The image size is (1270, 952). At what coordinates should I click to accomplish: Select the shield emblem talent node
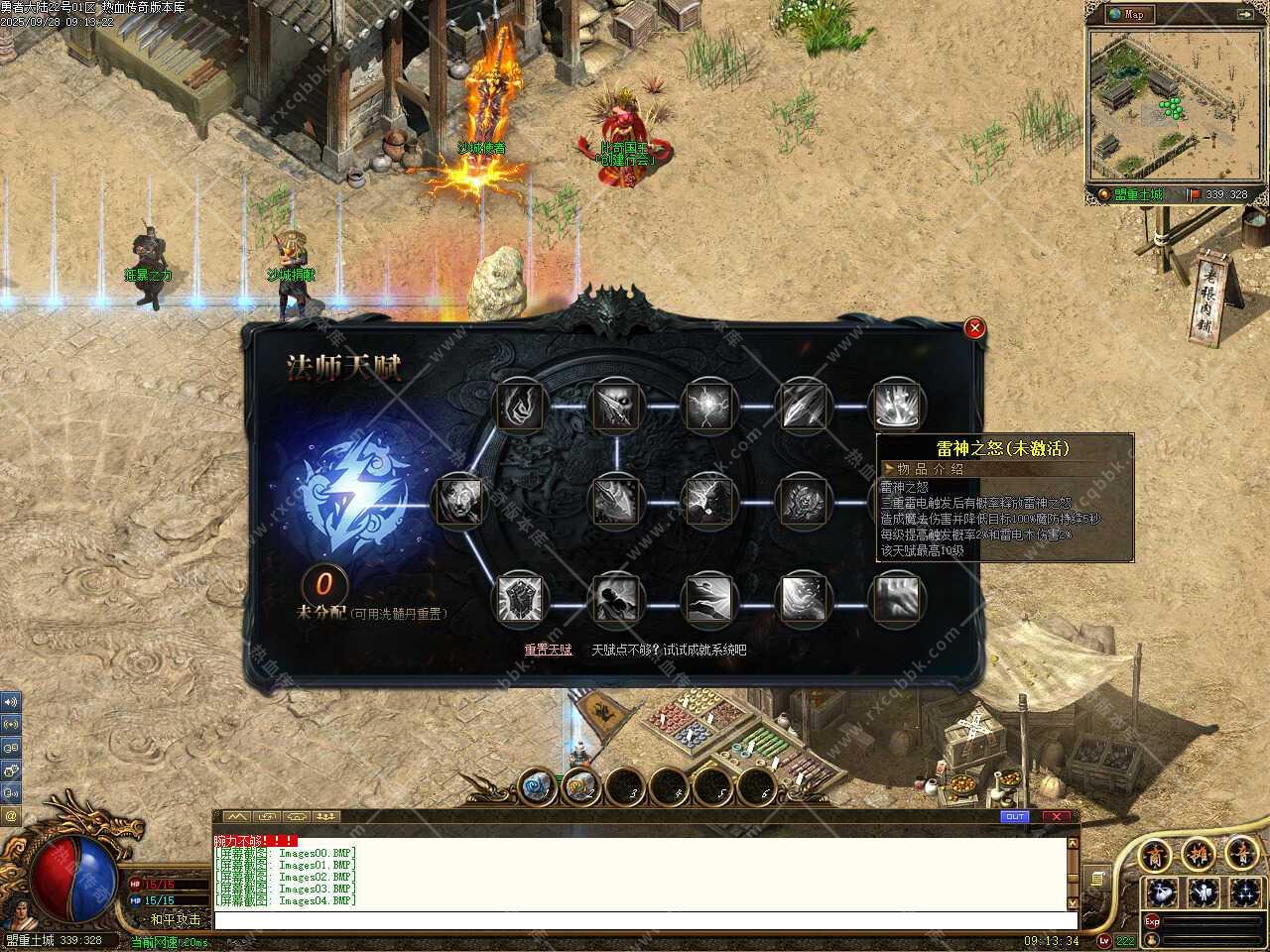(x=519, y=599)
